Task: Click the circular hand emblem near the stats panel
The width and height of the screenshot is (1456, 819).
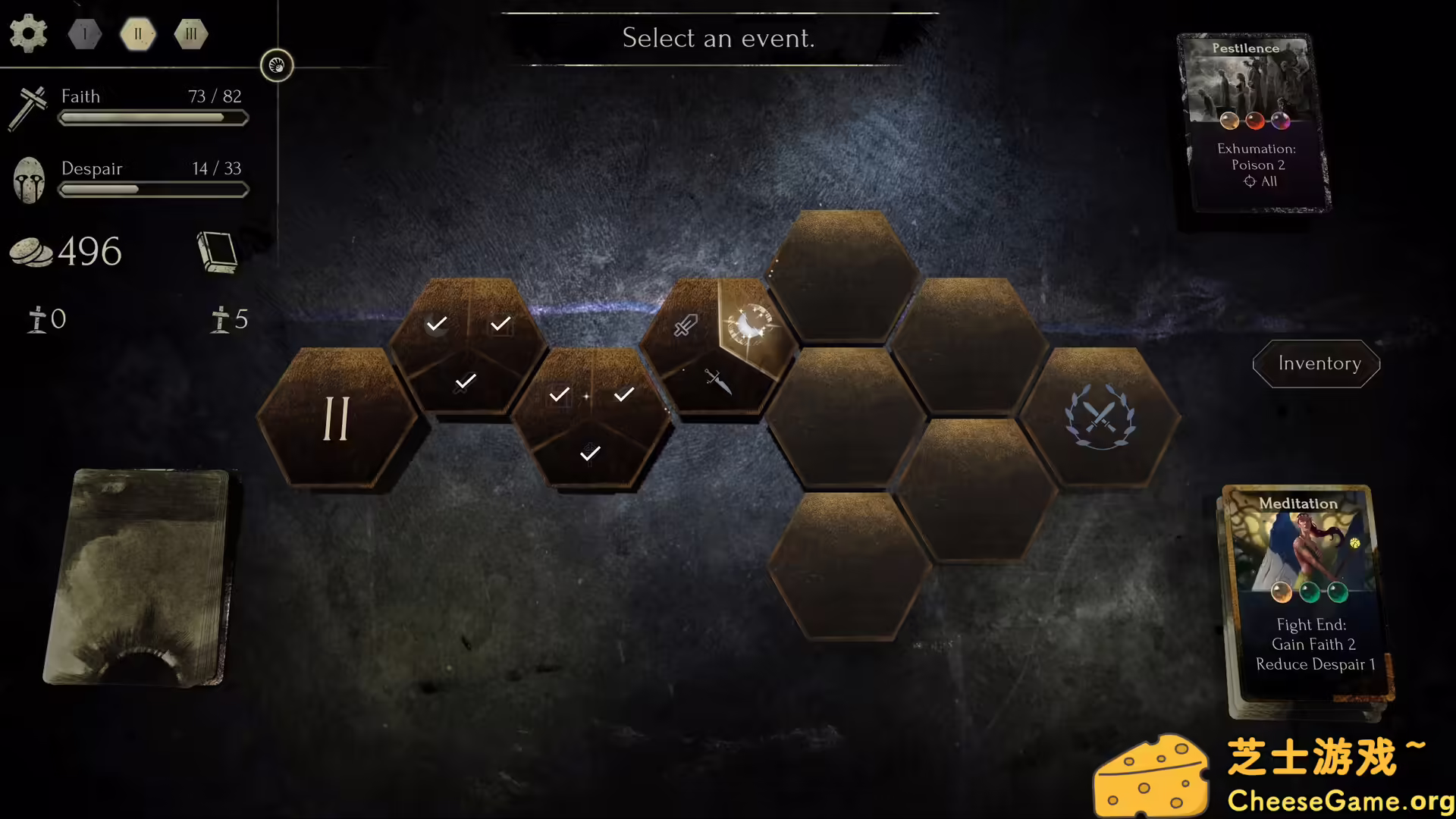Action: tap(277, 65)
